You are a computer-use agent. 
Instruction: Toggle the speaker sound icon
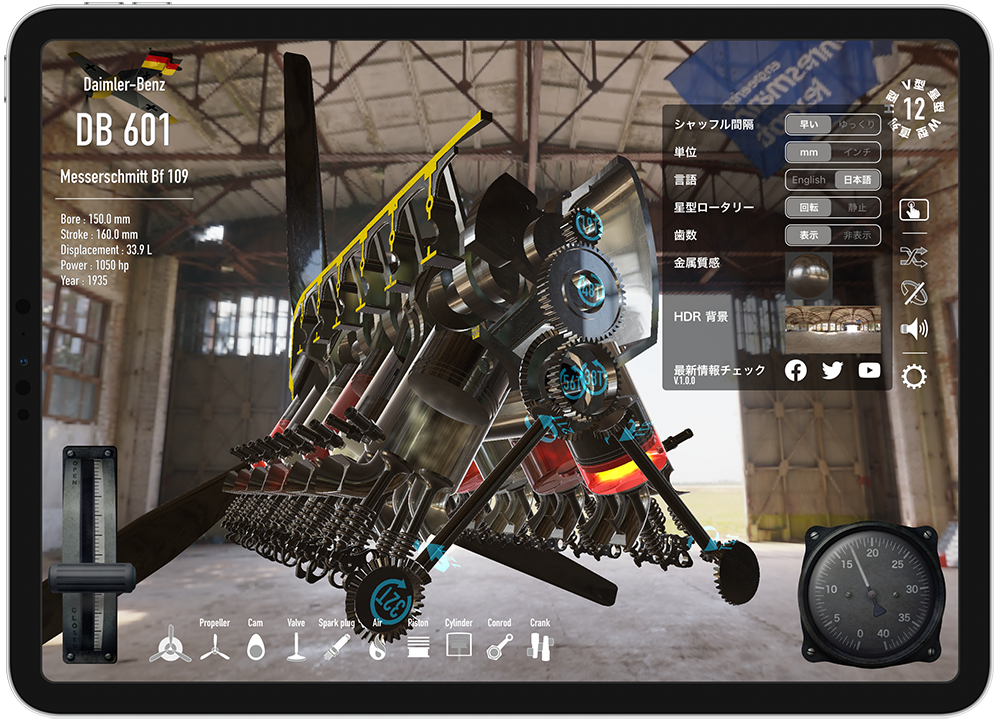(914, 328)
